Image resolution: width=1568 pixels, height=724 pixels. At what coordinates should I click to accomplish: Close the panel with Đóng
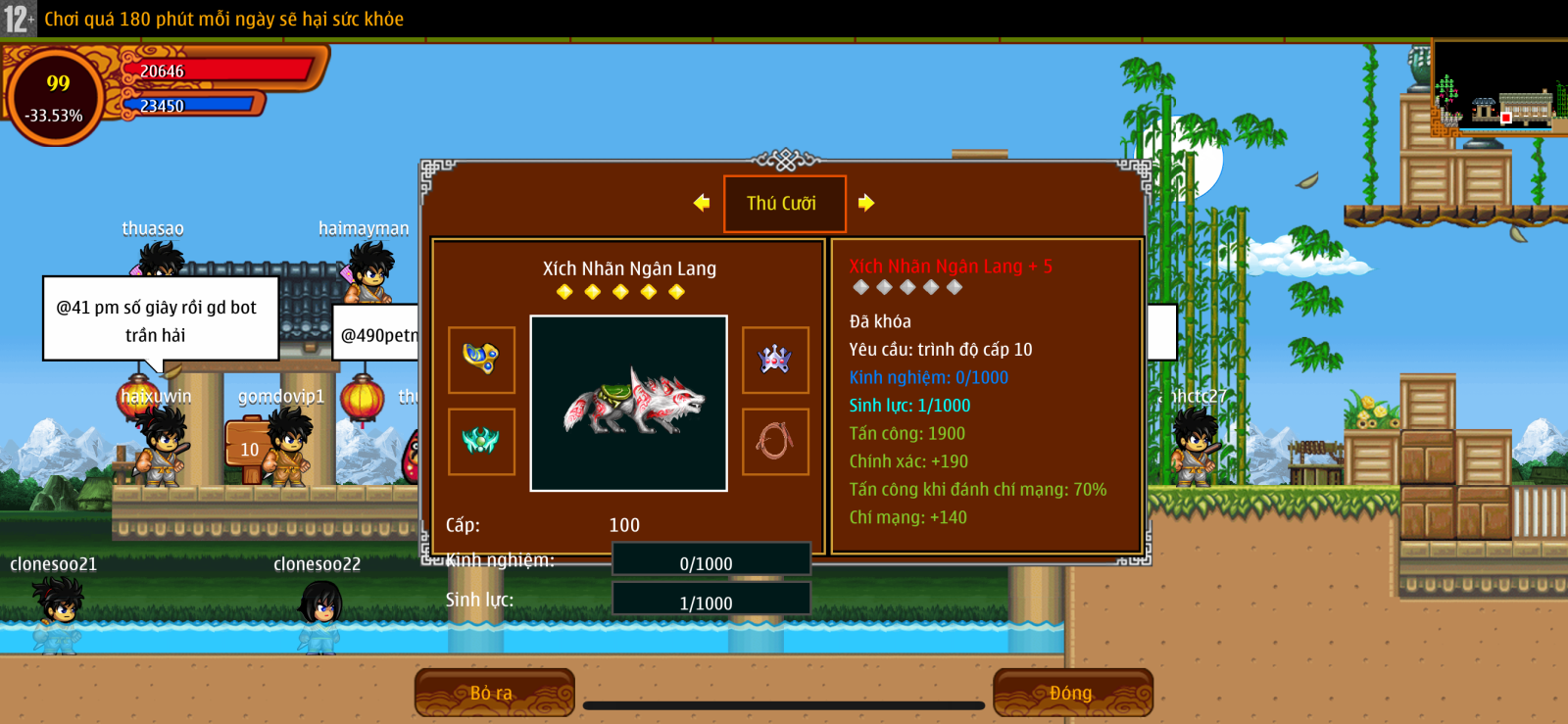pos(1072,693)
